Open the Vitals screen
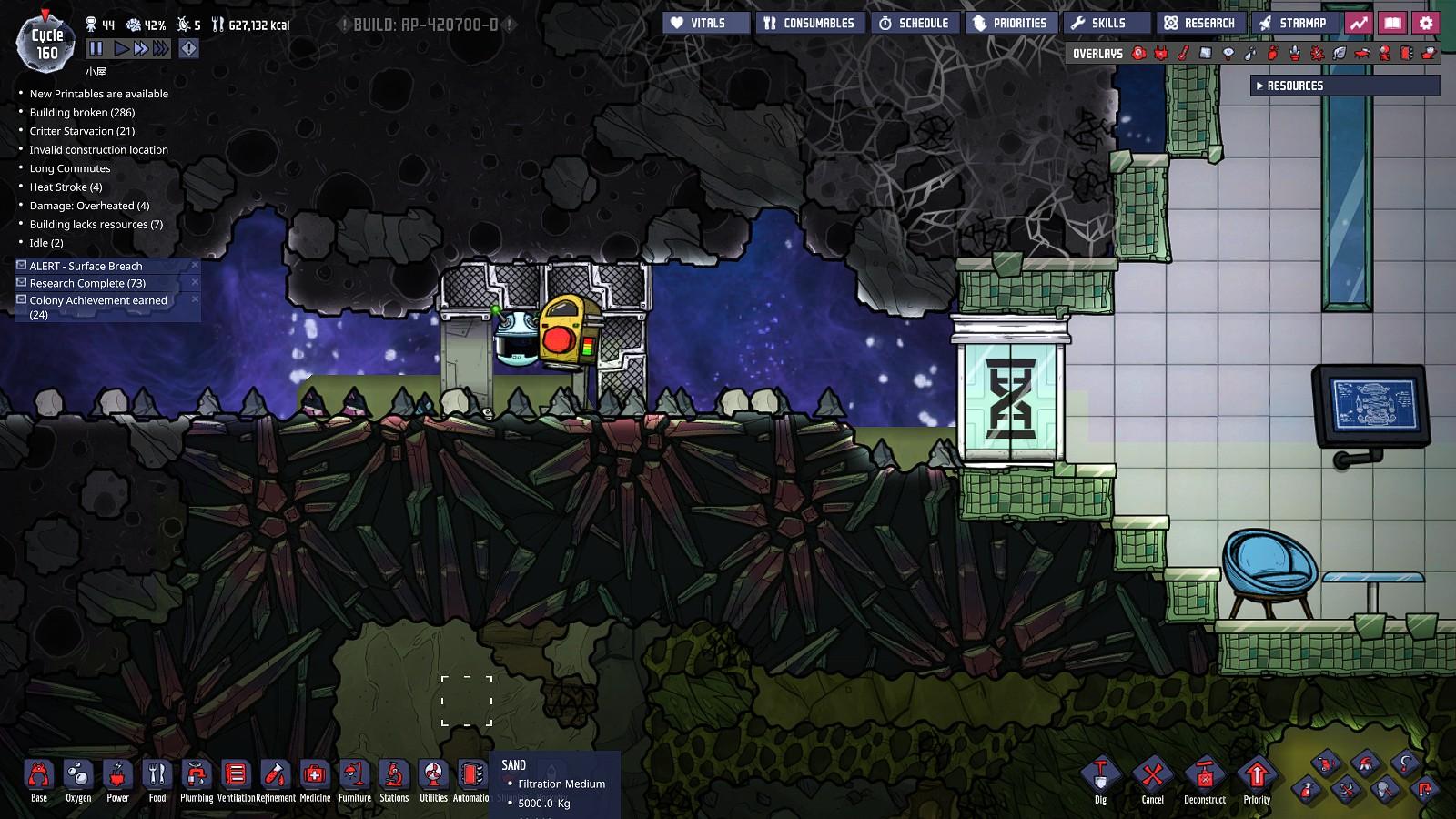 tap(708, 23)
